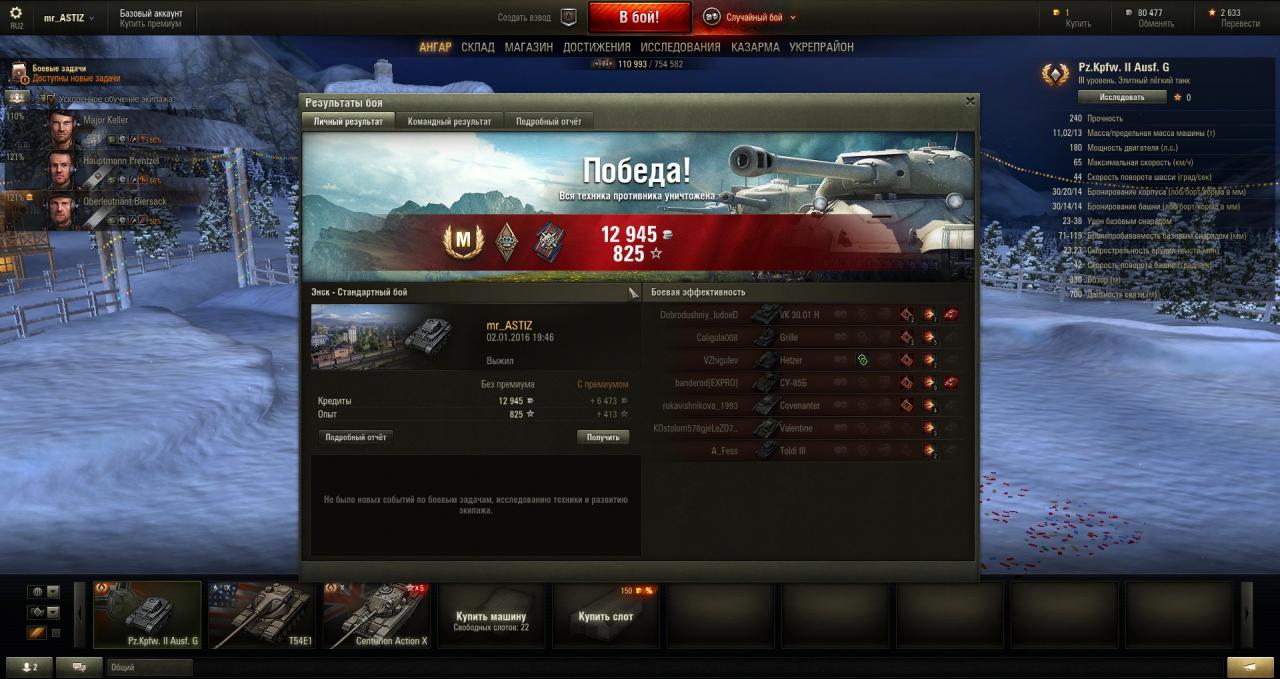Open ДОСТИЖЕНИЯ from the top menu

point(596,47)
